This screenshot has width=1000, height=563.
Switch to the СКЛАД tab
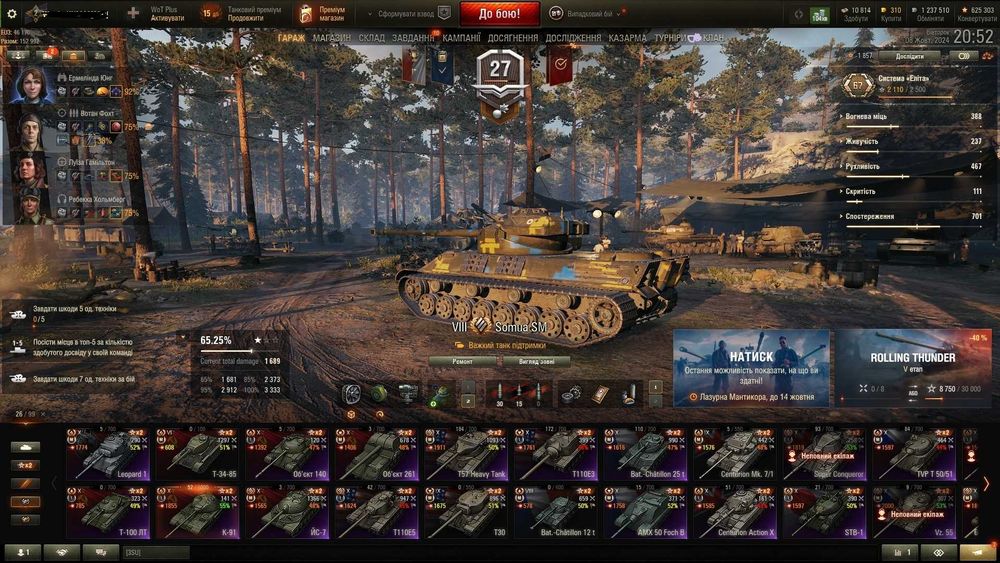click(x=371, y=38)
